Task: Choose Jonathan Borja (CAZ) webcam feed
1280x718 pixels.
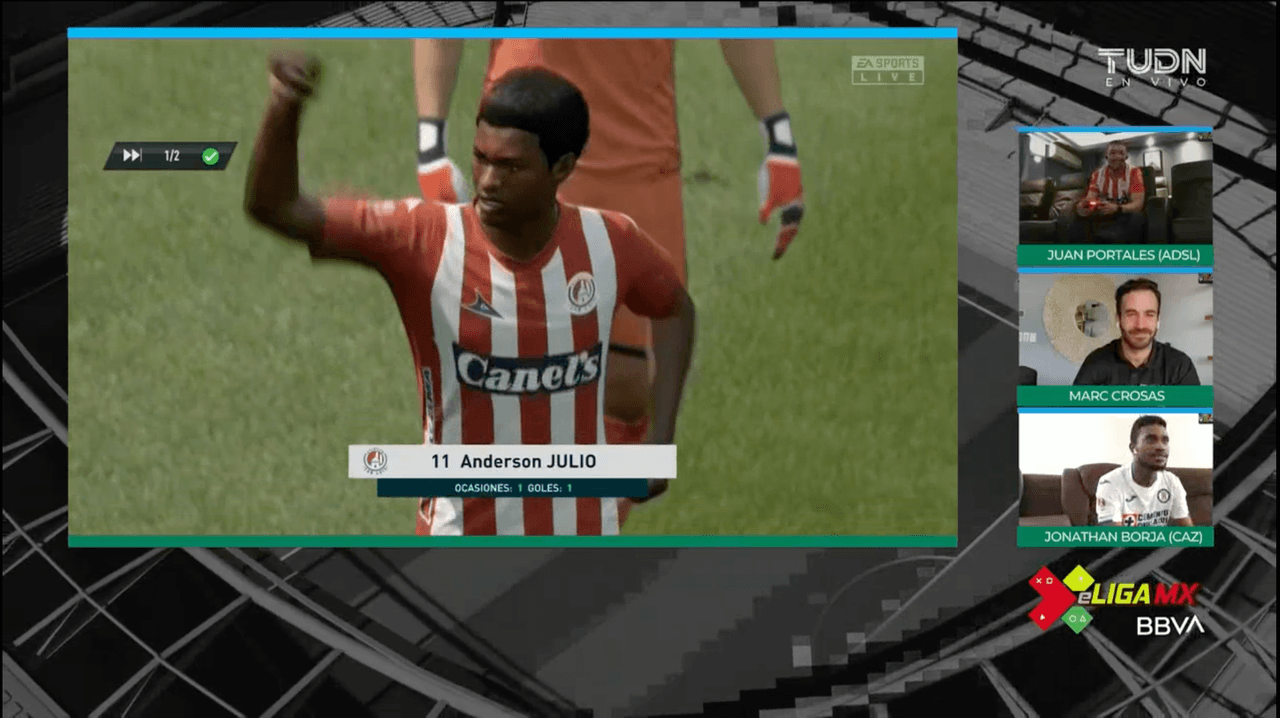Action: point(1115,470)
